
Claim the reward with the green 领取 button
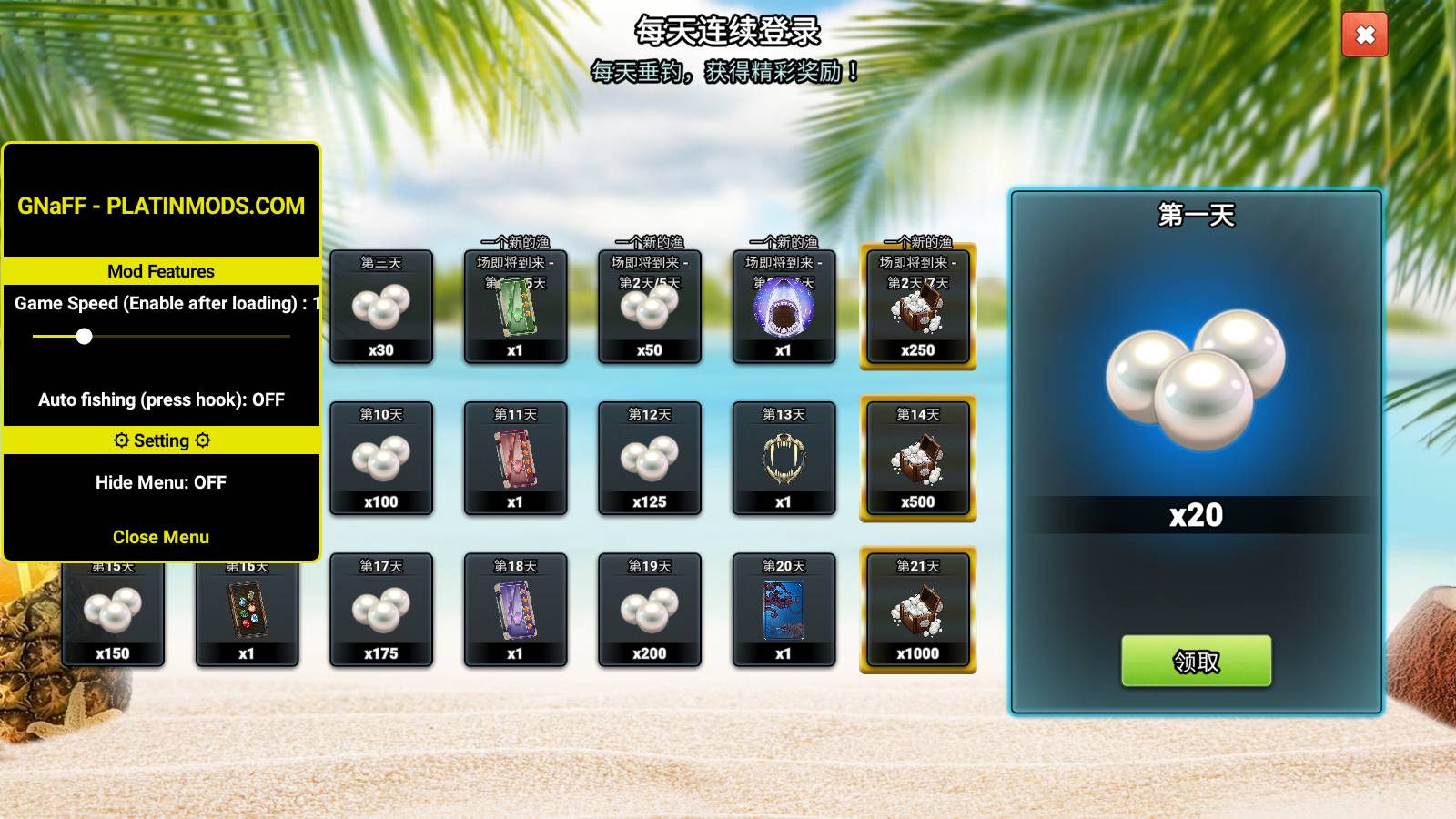point(1196,661)
